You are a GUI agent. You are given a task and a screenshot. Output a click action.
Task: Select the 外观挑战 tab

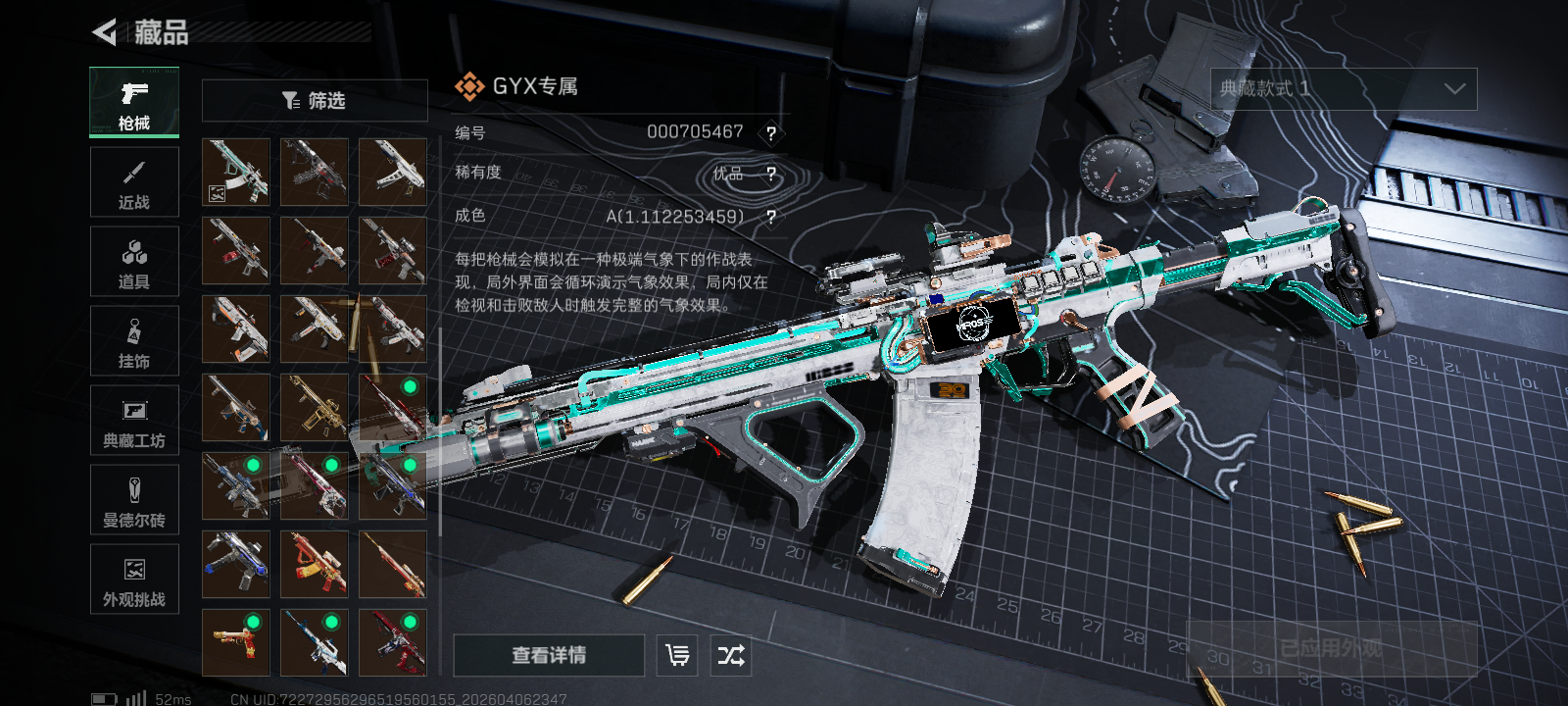coord(134,580)
